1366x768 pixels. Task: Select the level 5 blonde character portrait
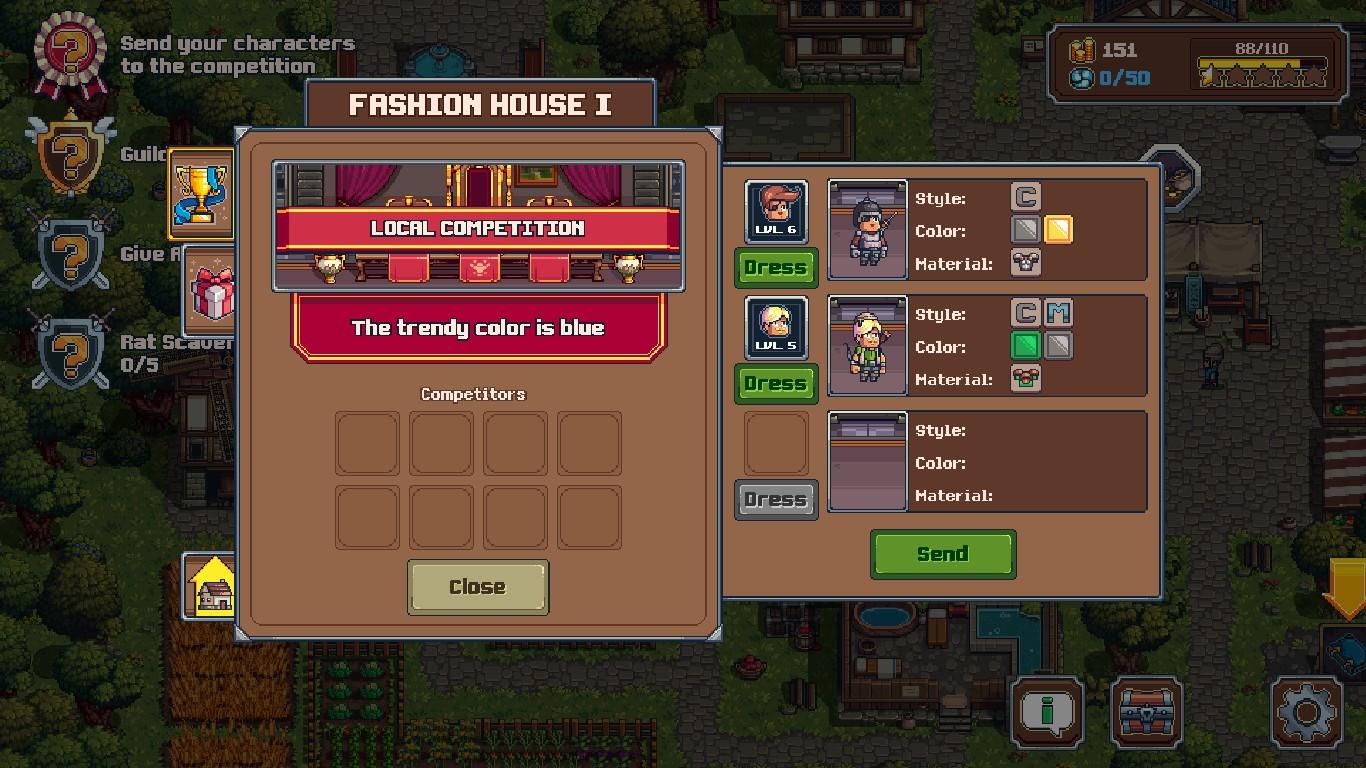(776, 326)
